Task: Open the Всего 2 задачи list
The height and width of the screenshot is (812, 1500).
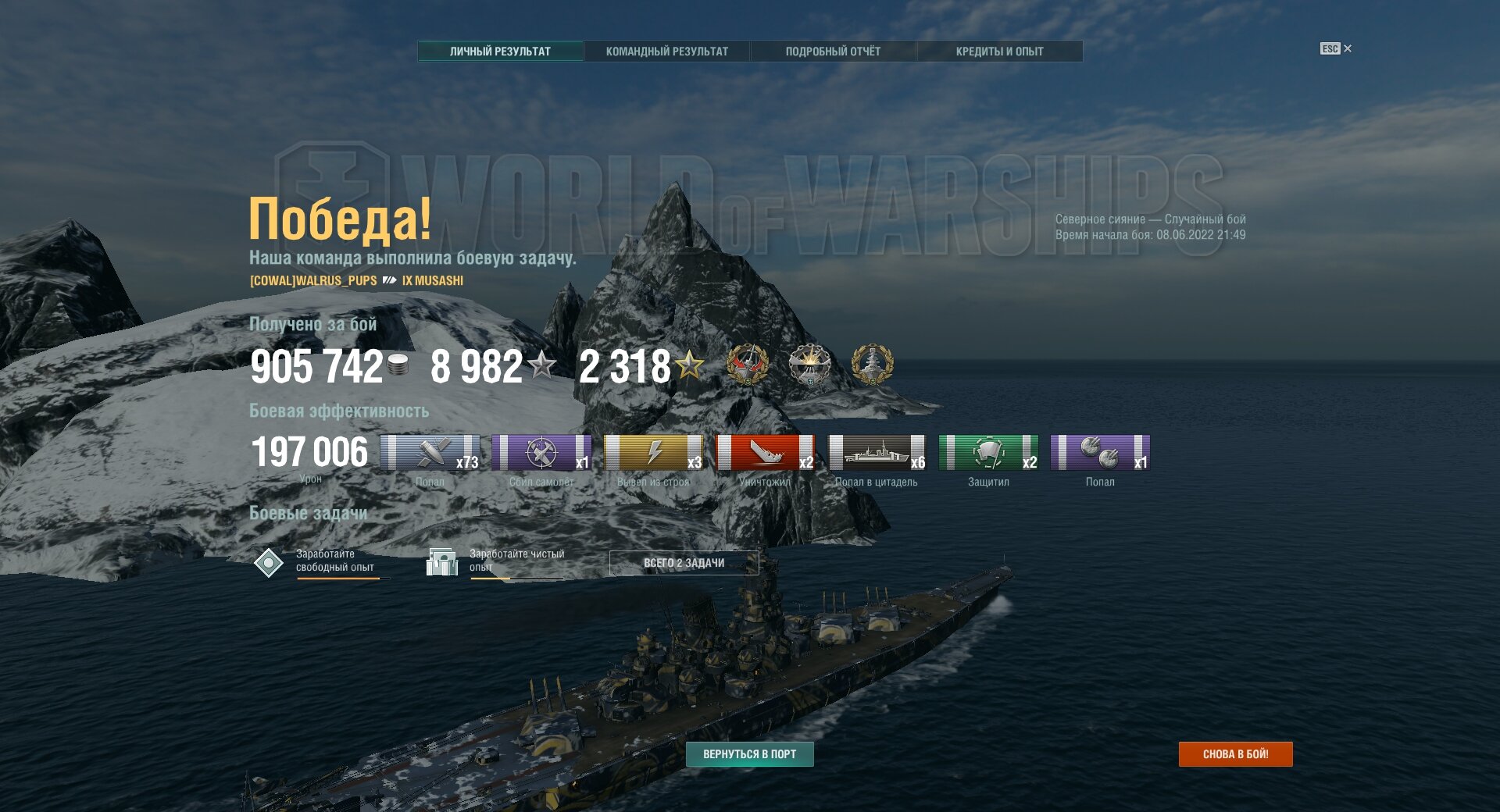Action: coord(684,563)
